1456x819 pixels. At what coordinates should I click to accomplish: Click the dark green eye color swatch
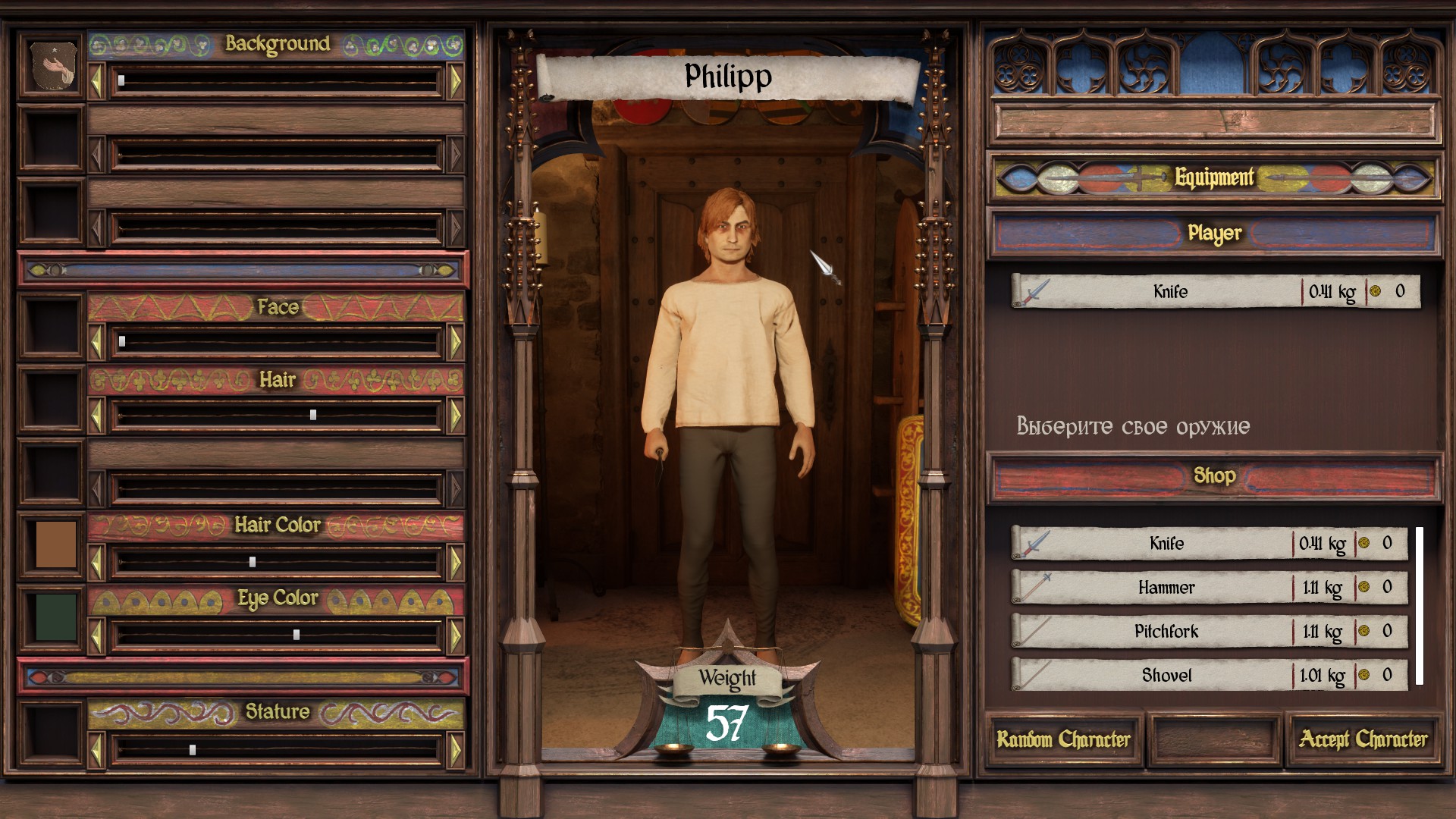[55, 617]
